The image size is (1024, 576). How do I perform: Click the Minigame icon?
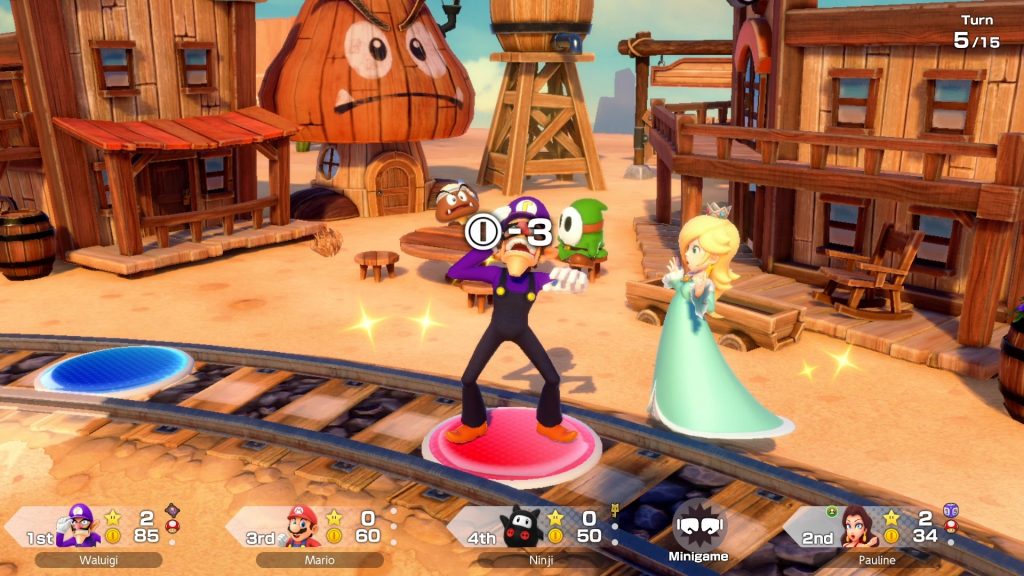pyautogui.click(x=699, y=529)
